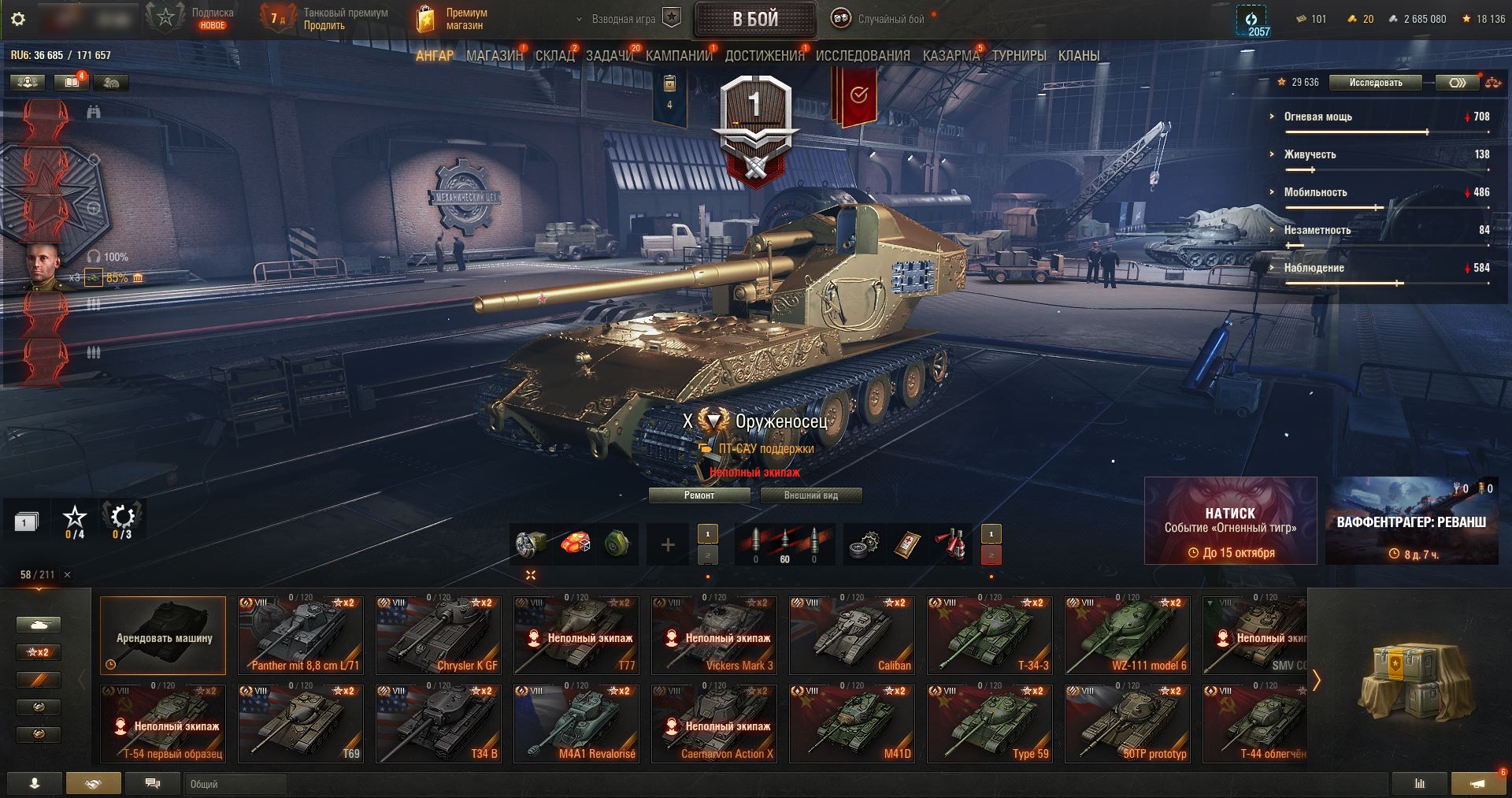Viewport: 1512px width, 798px height.
Task: Click Арендовать машину rent tile
Action: [x=163, y=635]
